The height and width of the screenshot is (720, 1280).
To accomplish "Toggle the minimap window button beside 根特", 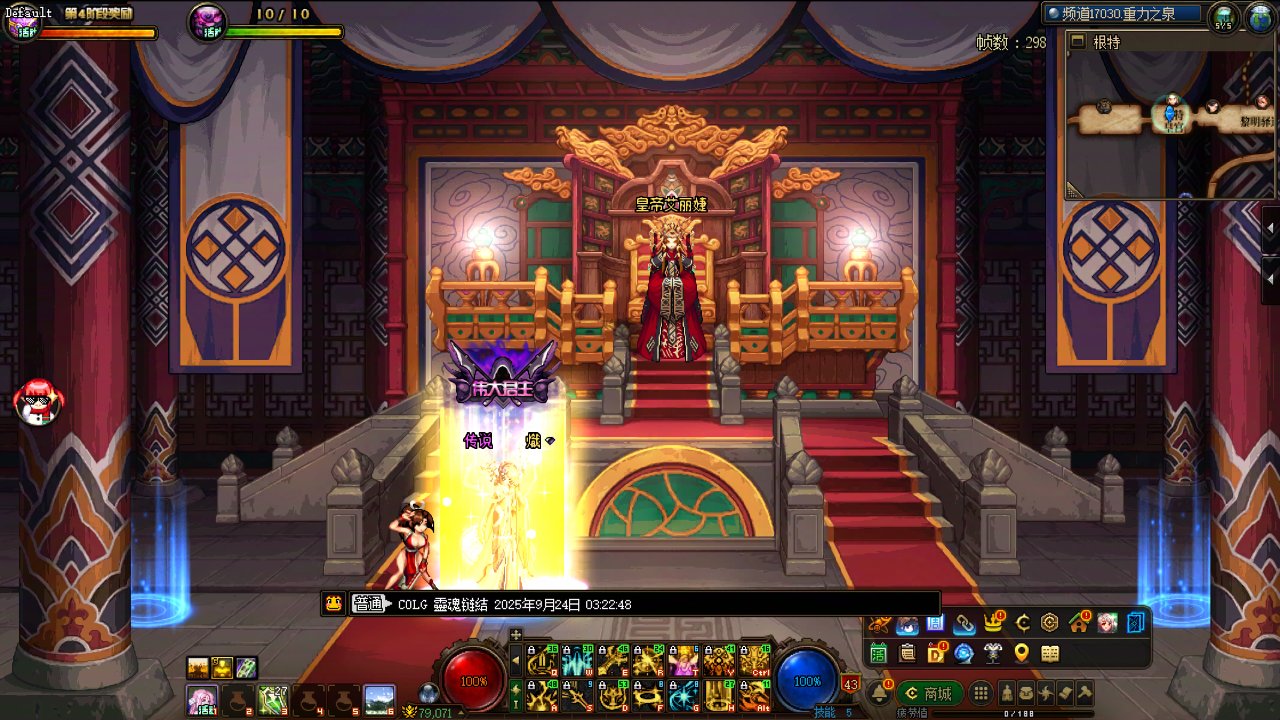I will tap(1077, 41).
